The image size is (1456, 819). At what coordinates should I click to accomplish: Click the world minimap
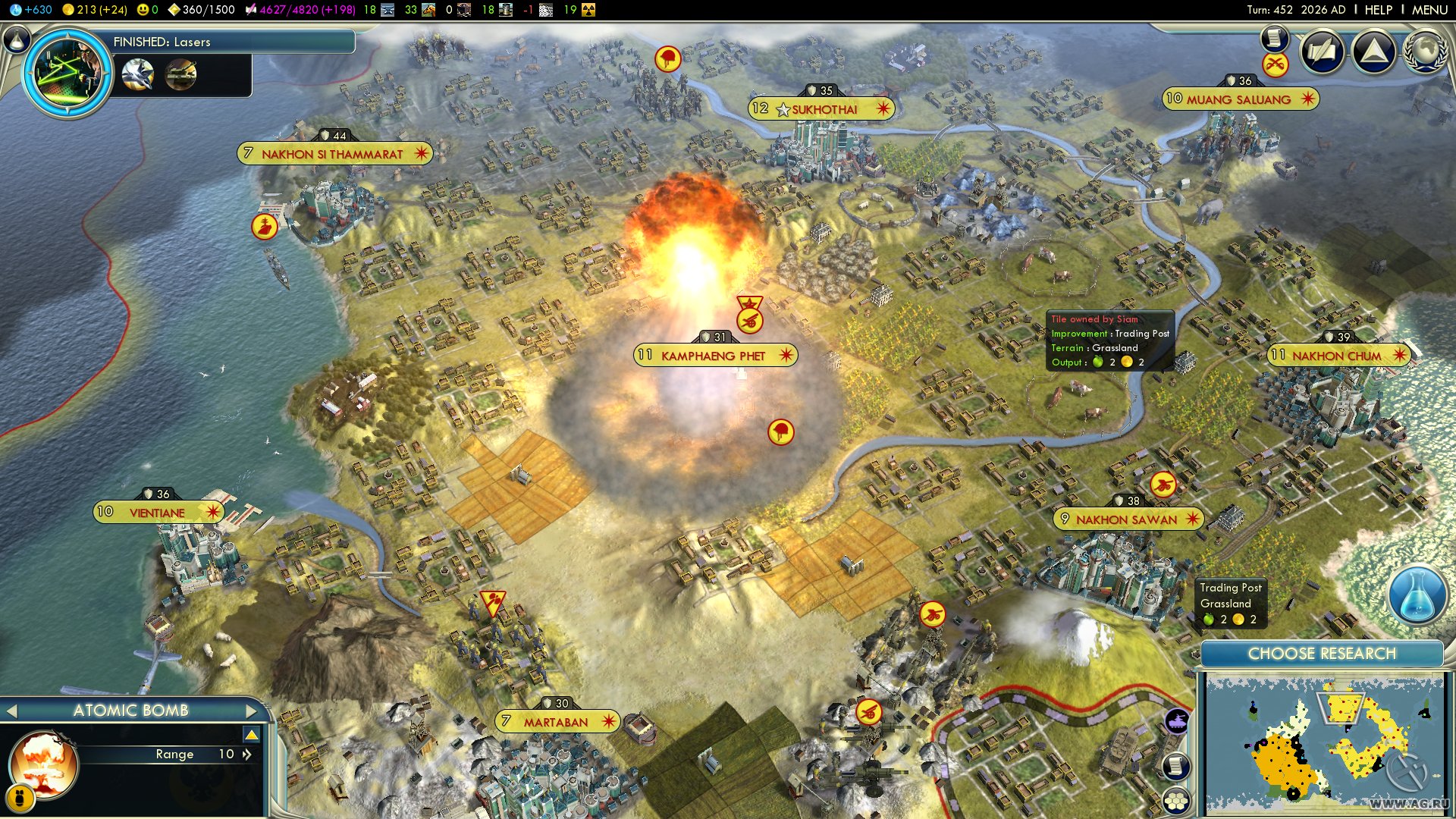click(1324, 745)
